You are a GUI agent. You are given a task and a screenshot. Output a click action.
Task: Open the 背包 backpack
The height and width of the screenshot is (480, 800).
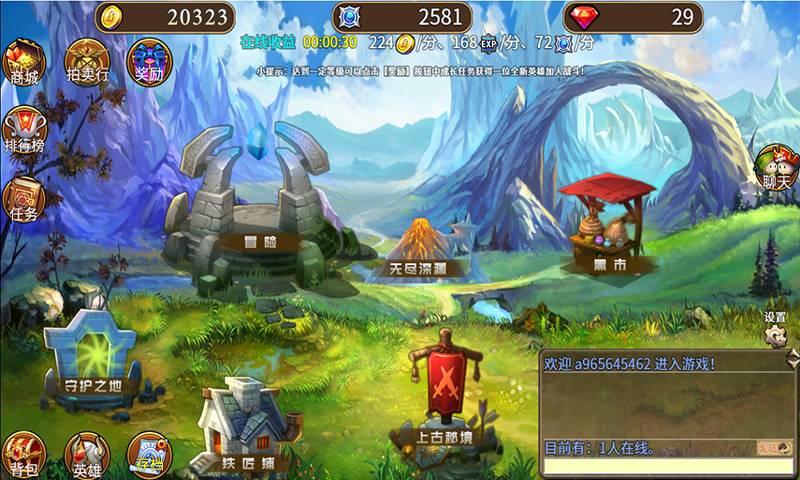[23, 455]
